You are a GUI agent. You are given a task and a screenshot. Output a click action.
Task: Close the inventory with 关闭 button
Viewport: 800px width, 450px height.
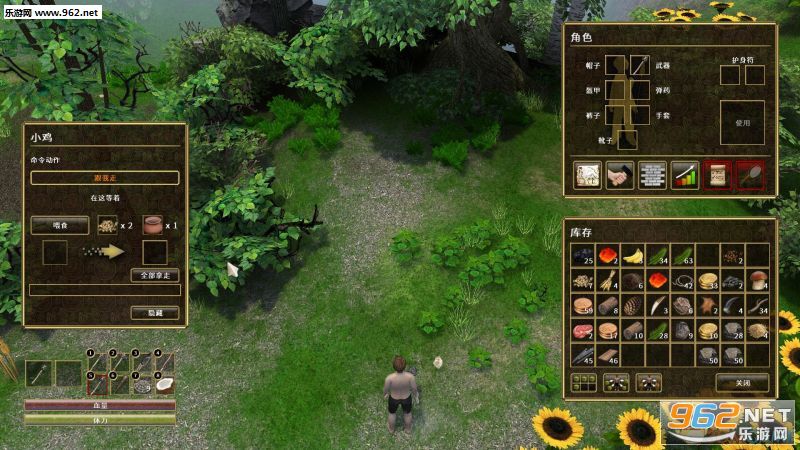tap(741, 382)
